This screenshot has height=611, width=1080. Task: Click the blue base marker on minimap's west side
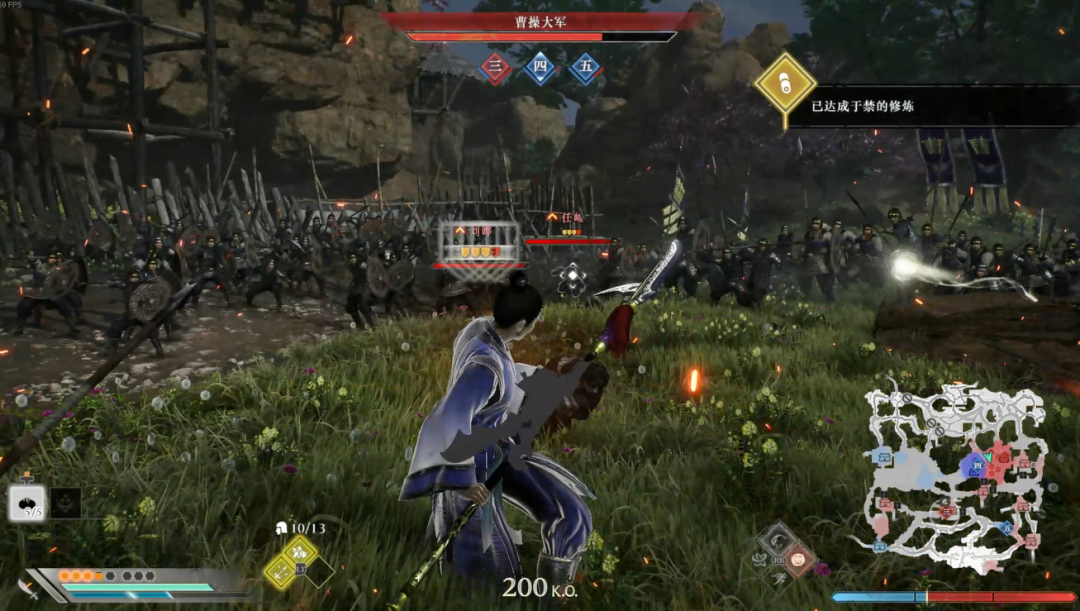(882, 457)
